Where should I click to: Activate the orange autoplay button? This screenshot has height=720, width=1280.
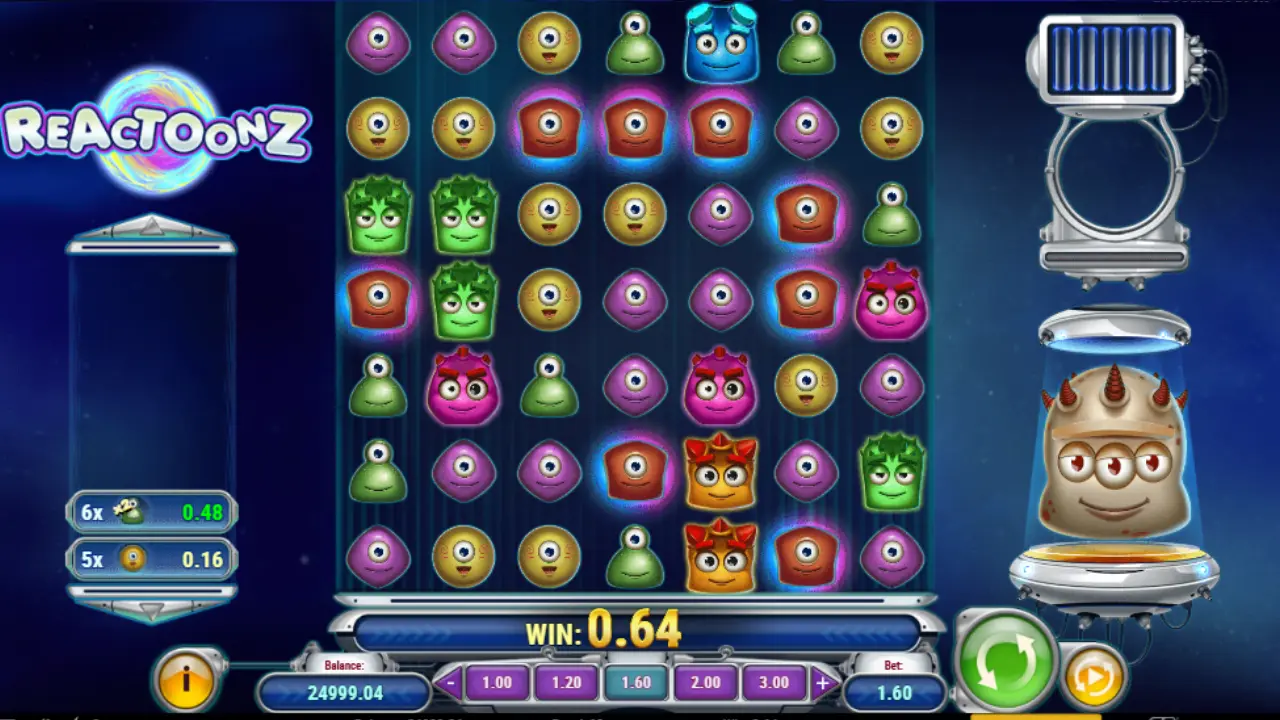[x=1092, y=678]
